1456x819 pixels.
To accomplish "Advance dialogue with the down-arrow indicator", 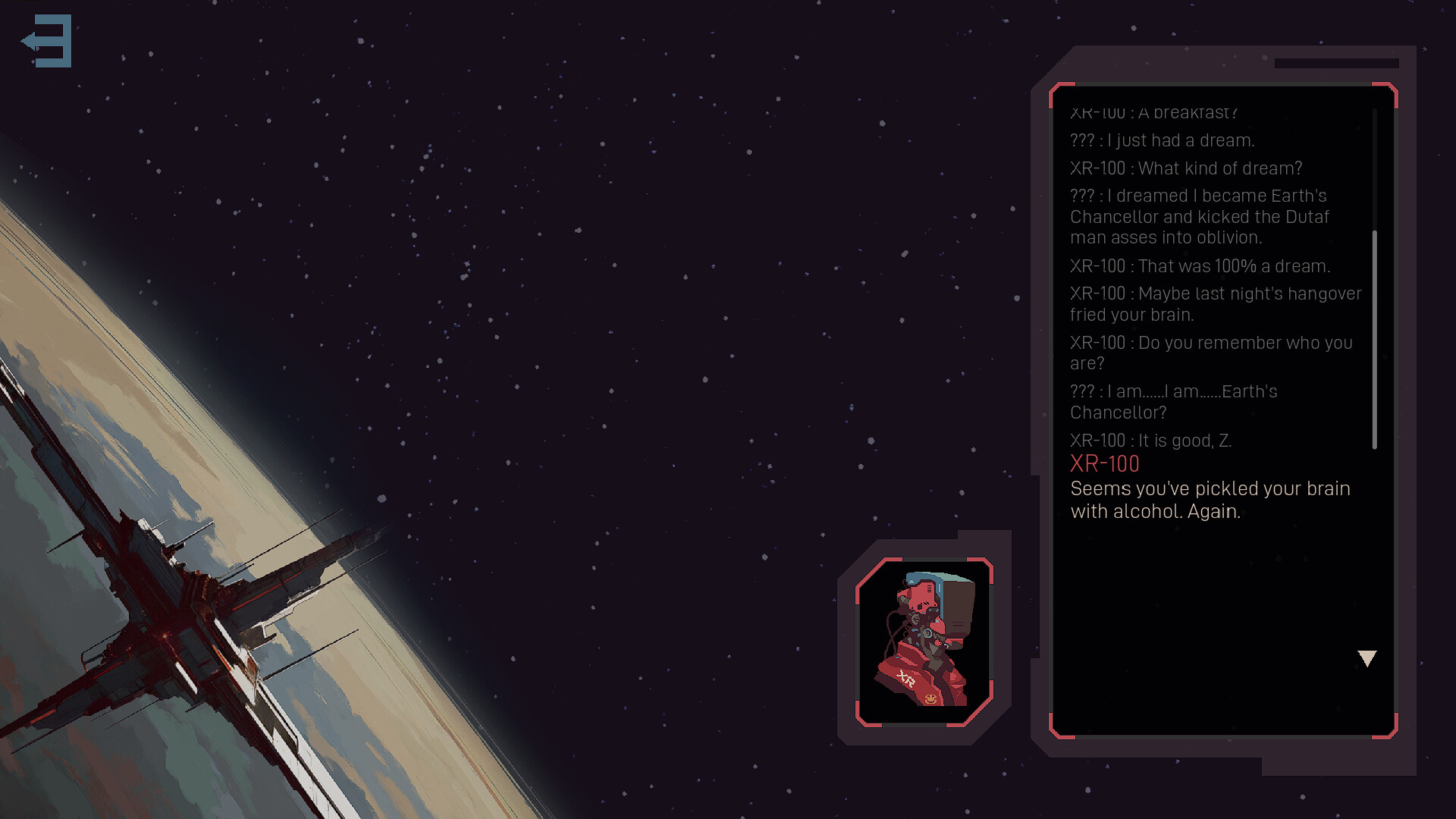I will 1367,658.
